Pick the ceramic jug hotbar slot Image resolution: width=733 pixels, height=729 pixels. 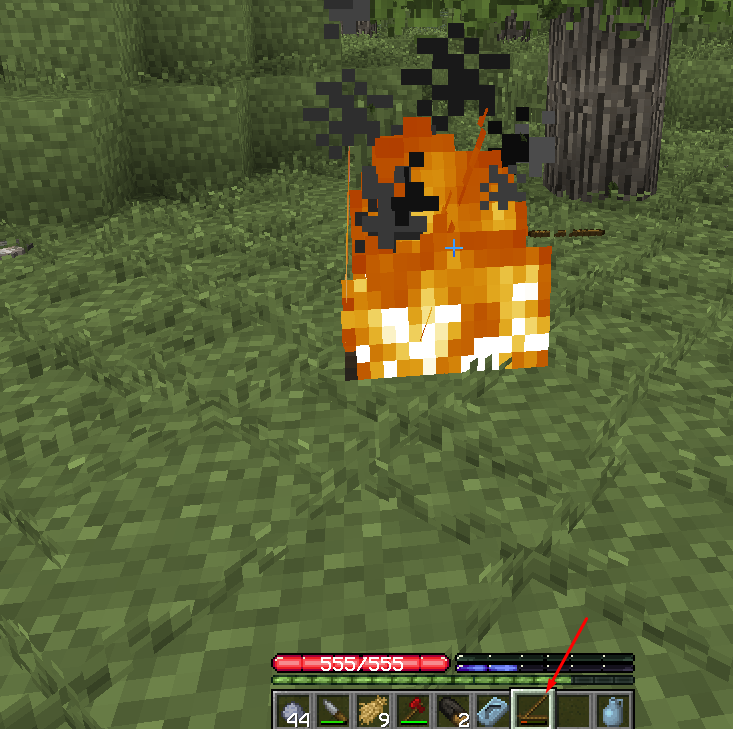pos(610,710)
